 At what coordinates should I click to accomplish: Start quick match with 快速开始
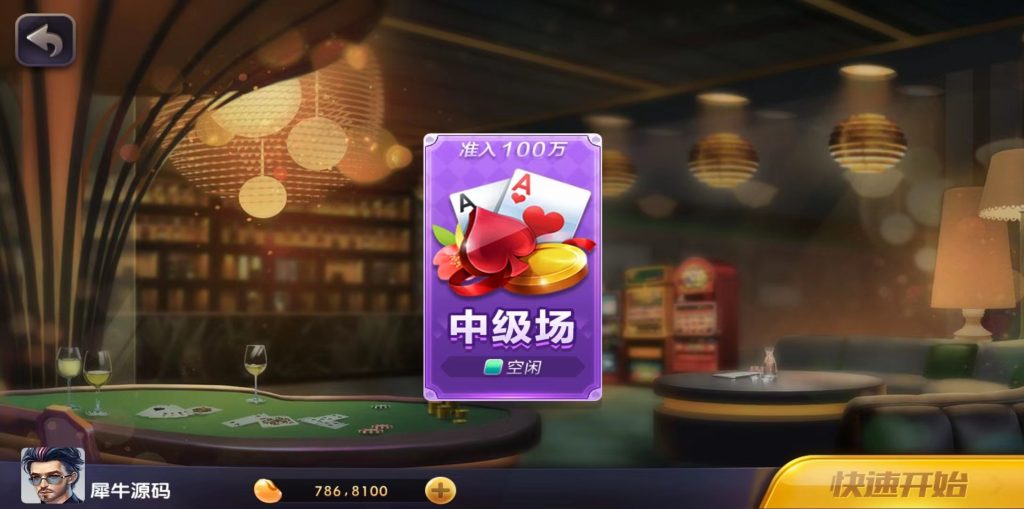(898, 485)
